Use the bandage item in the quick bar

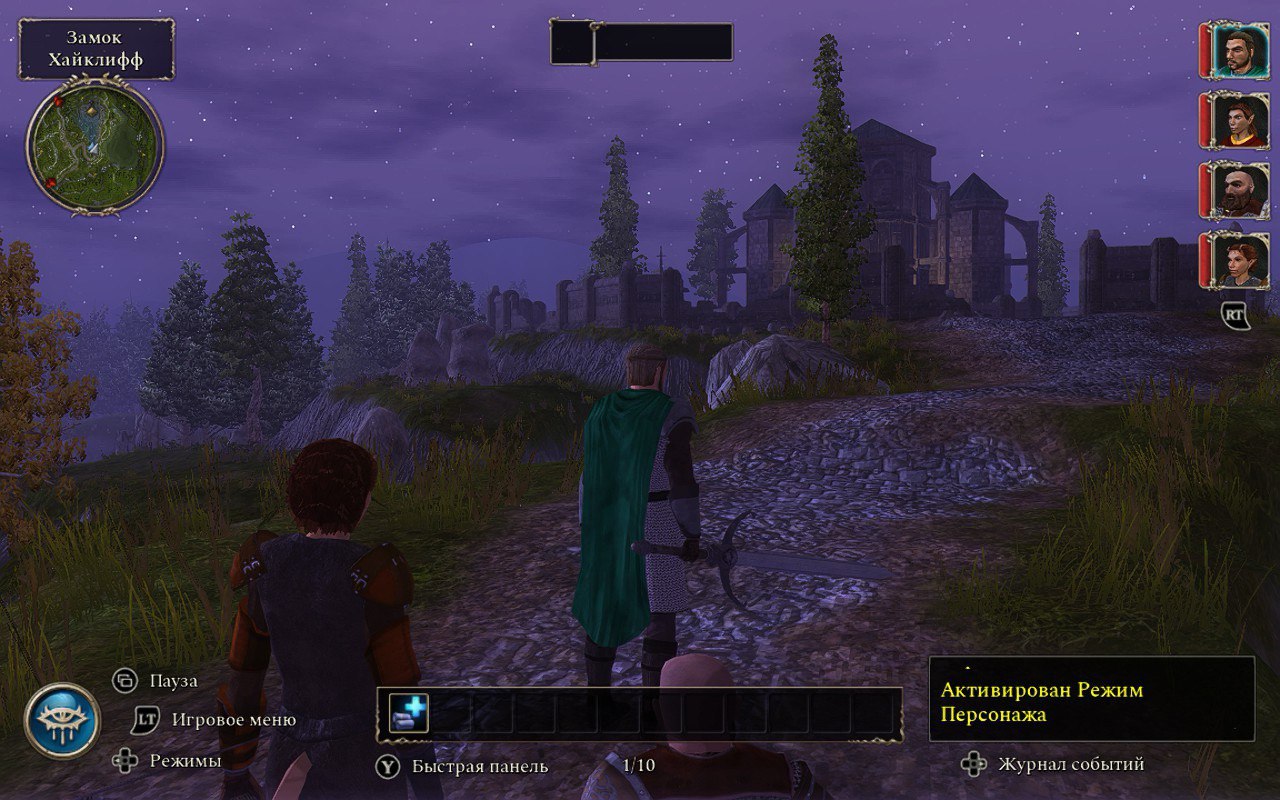pyautogui.click(x=408, y=714)
